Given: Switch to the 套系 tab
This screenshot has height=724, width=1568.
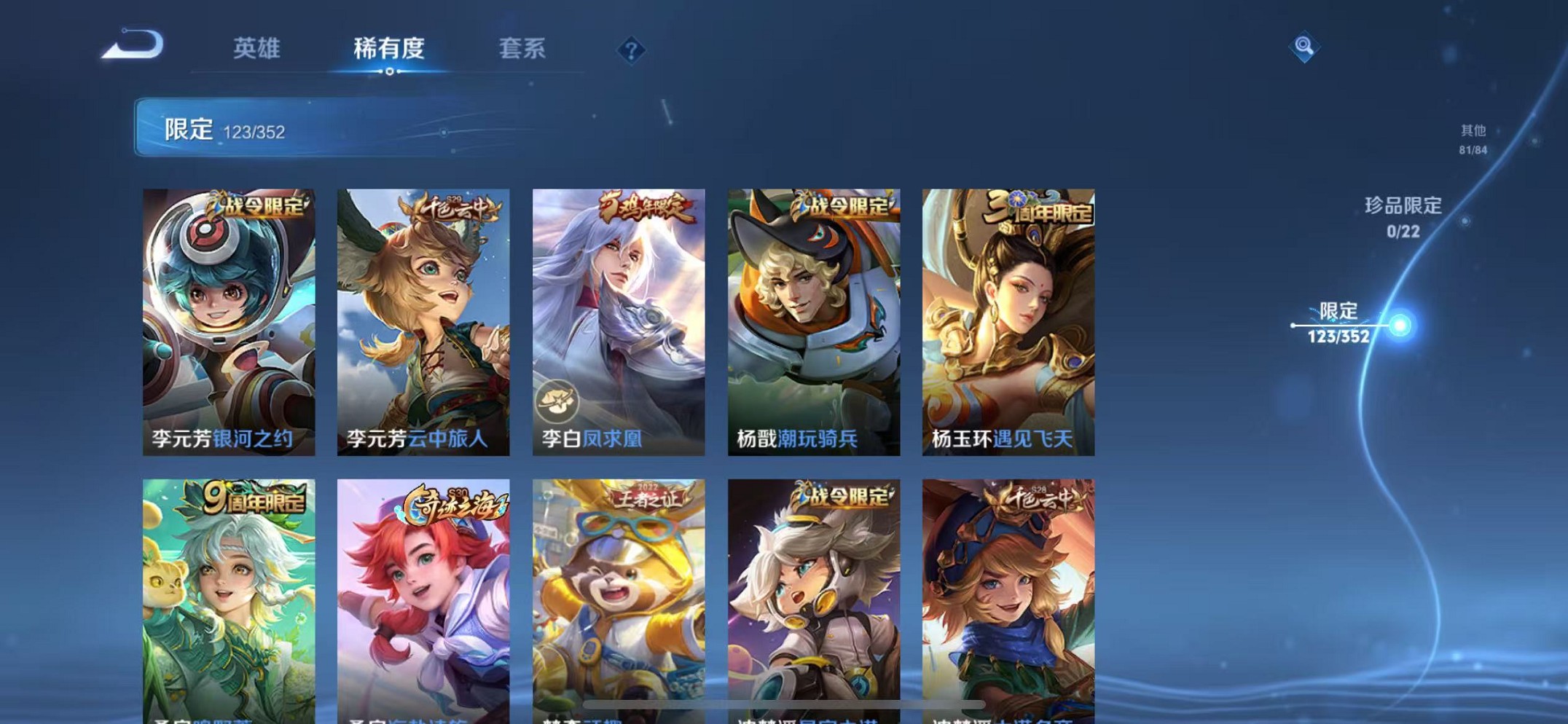Looking at the screenshot, I should 524,48.
